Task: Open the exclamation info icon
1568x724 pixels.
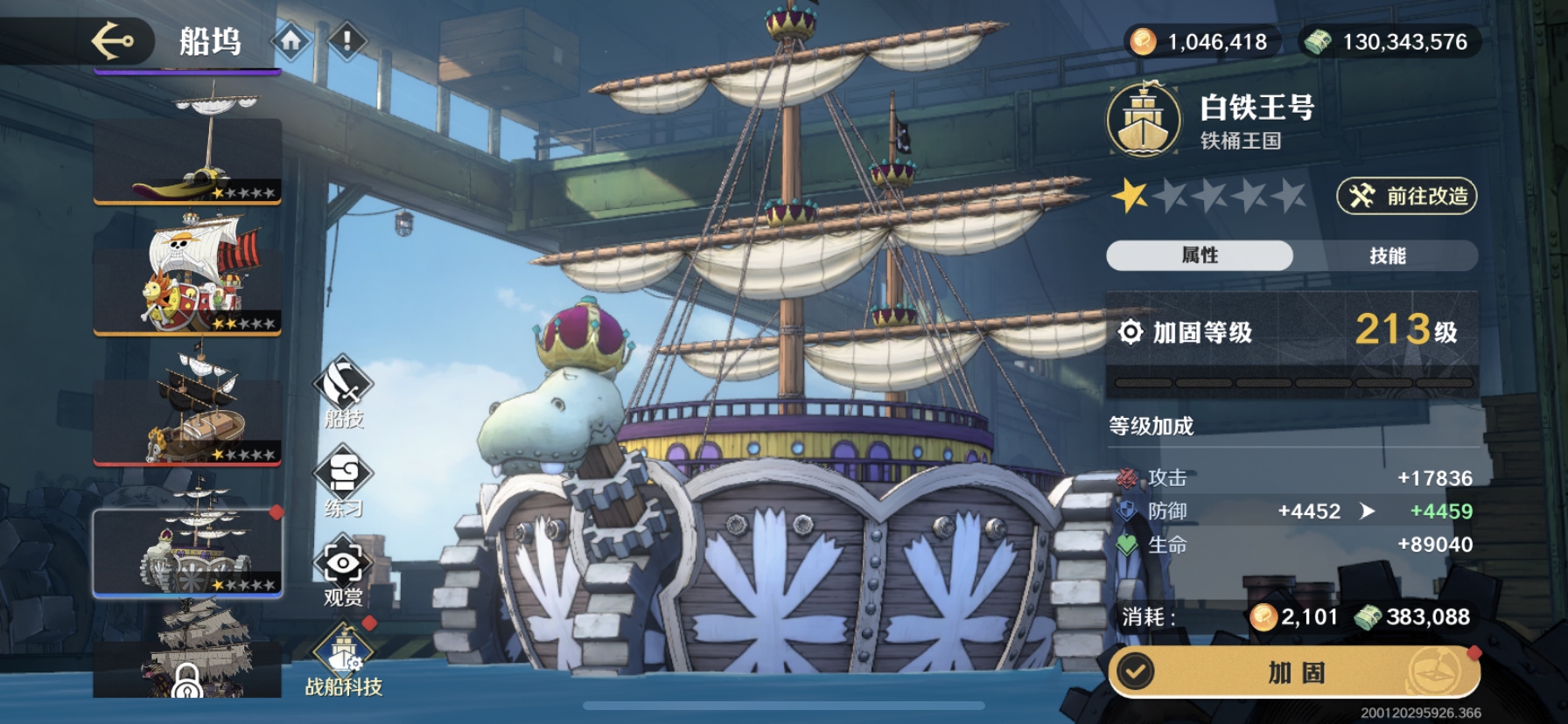Action: [347, 40]
